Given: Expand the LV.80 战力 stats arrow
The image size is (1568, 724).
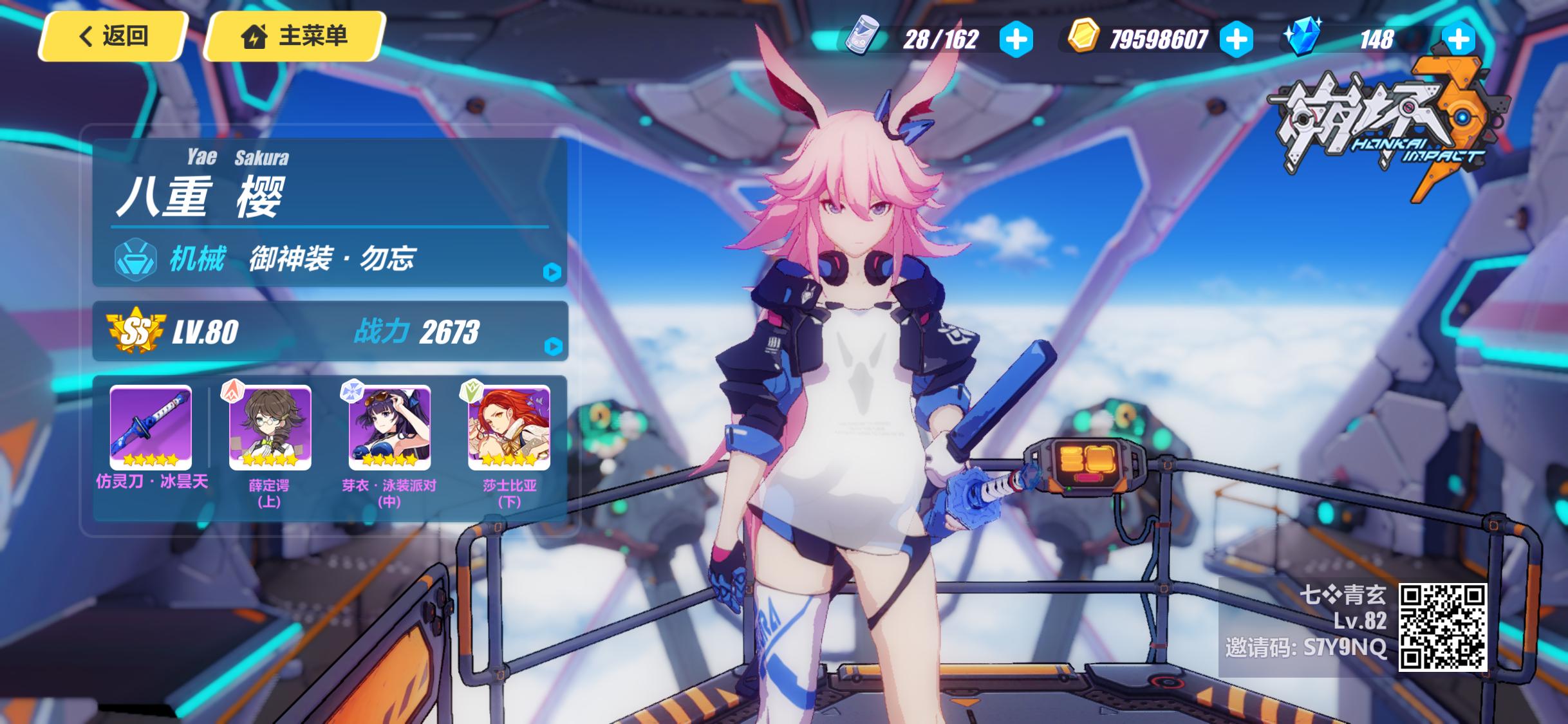Looking at the screenshot, I should pyautogui.click(x=552, y=347).
